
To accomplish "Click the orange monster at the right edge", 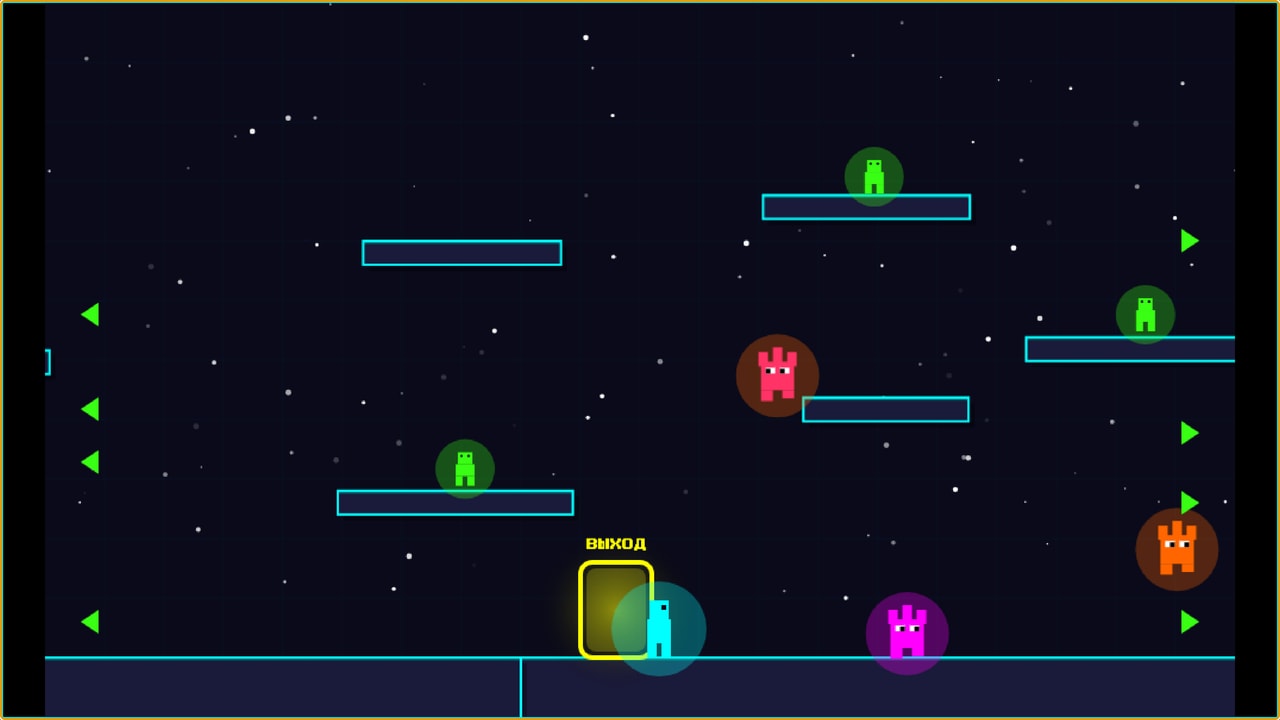I will [x=1176, y=548].
